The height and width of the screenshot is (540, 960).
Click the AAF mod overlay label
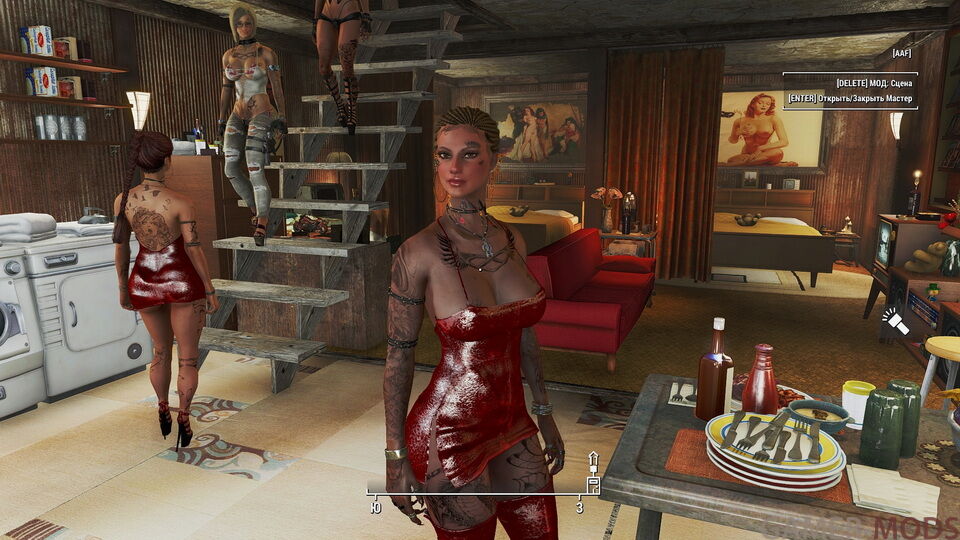click(x=903, y=53)
